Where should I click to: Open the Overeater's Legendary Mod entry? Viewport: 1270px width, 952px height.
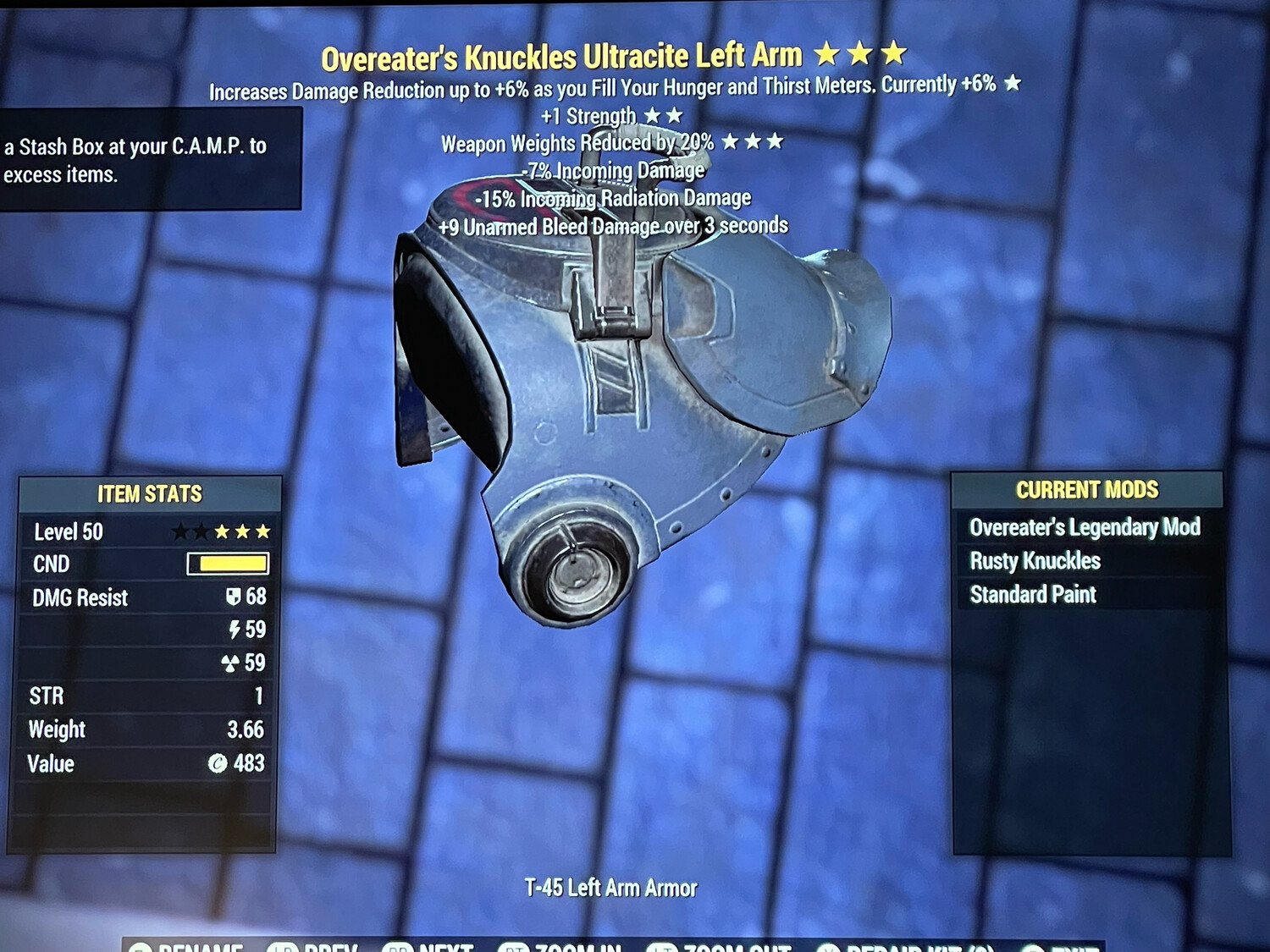coord(1085,527)
